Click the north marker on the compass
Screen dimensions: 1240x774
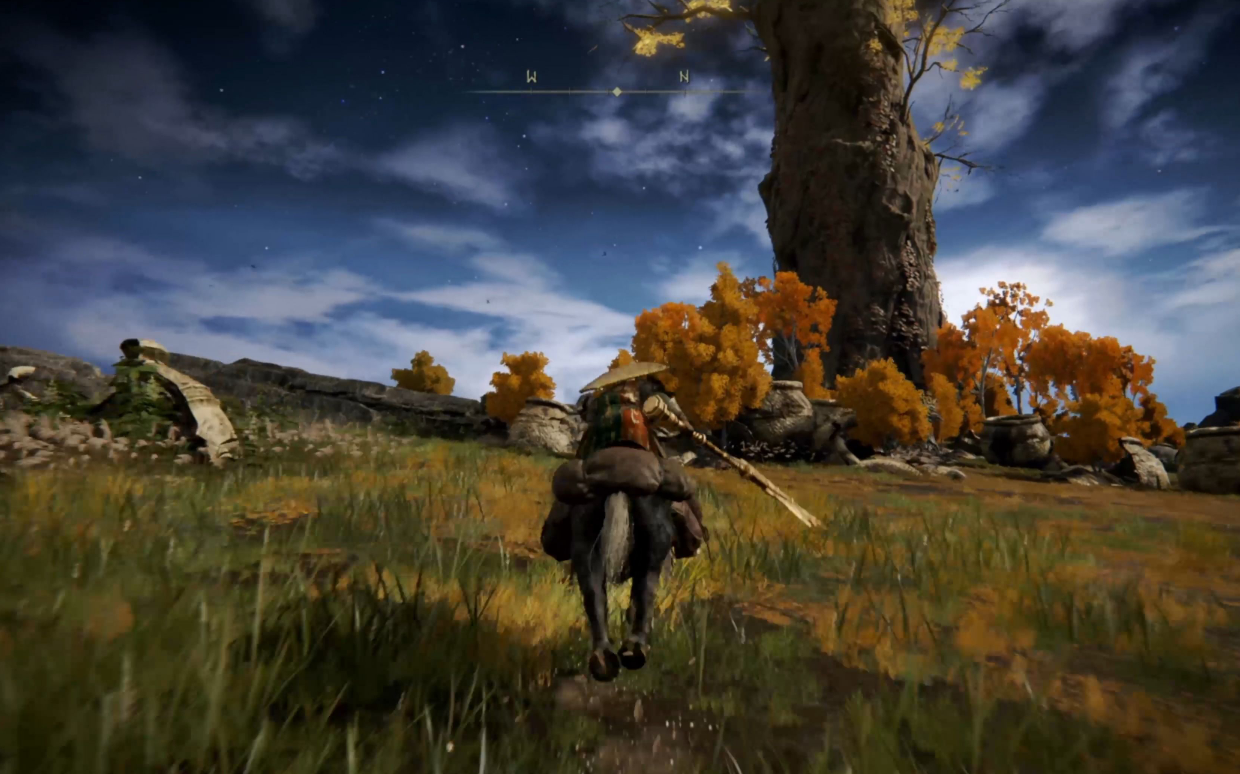[684, 76]
